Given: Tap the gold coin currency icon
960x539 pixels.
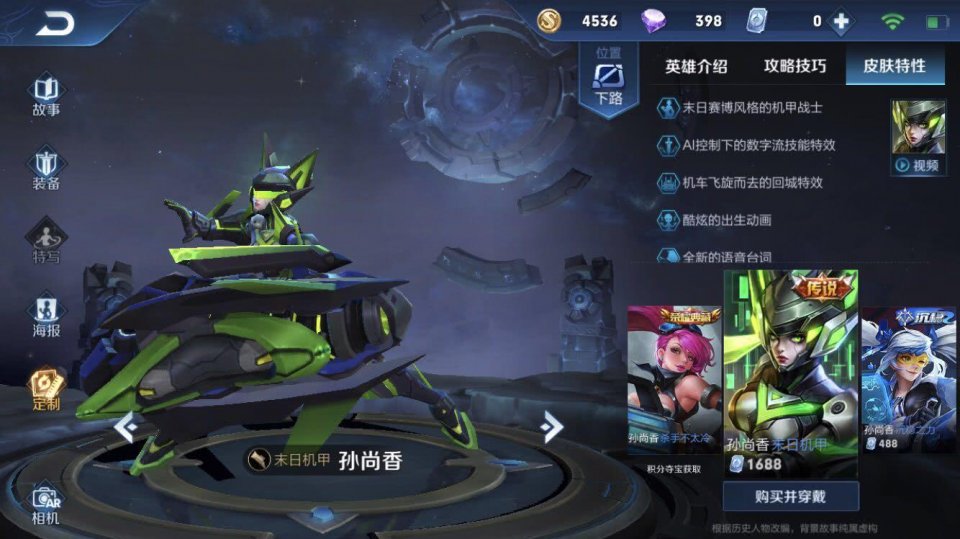Looking at the screenshot, I should click(548, 21).
